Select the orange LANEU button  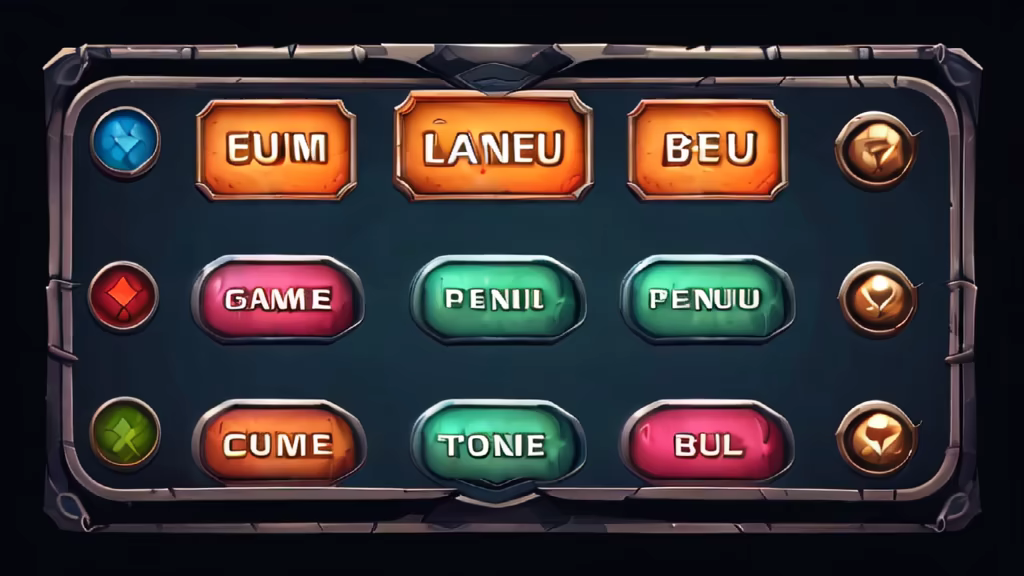point(493,147)
